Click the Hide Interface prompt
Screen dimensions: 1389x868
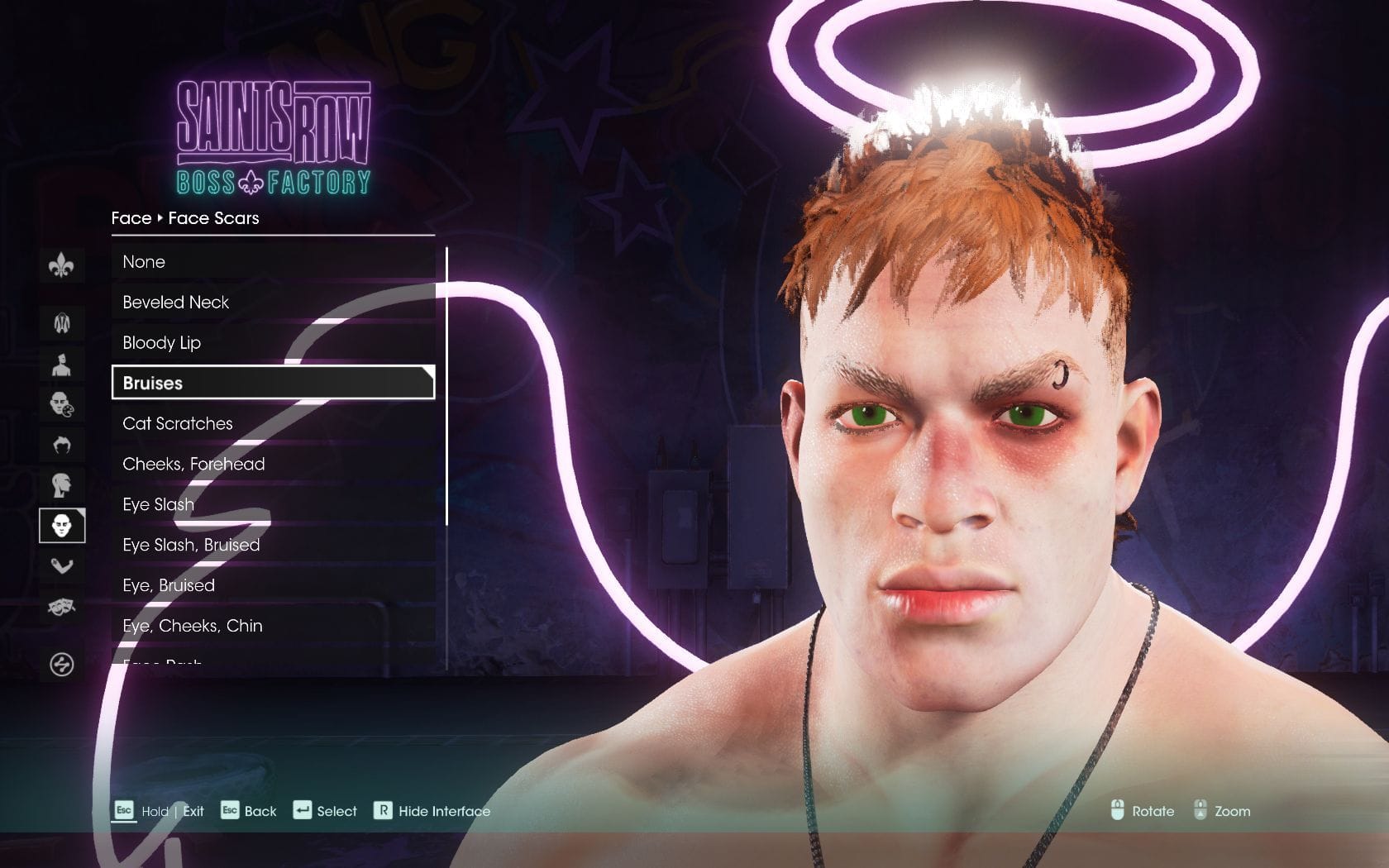pos(432,811)
